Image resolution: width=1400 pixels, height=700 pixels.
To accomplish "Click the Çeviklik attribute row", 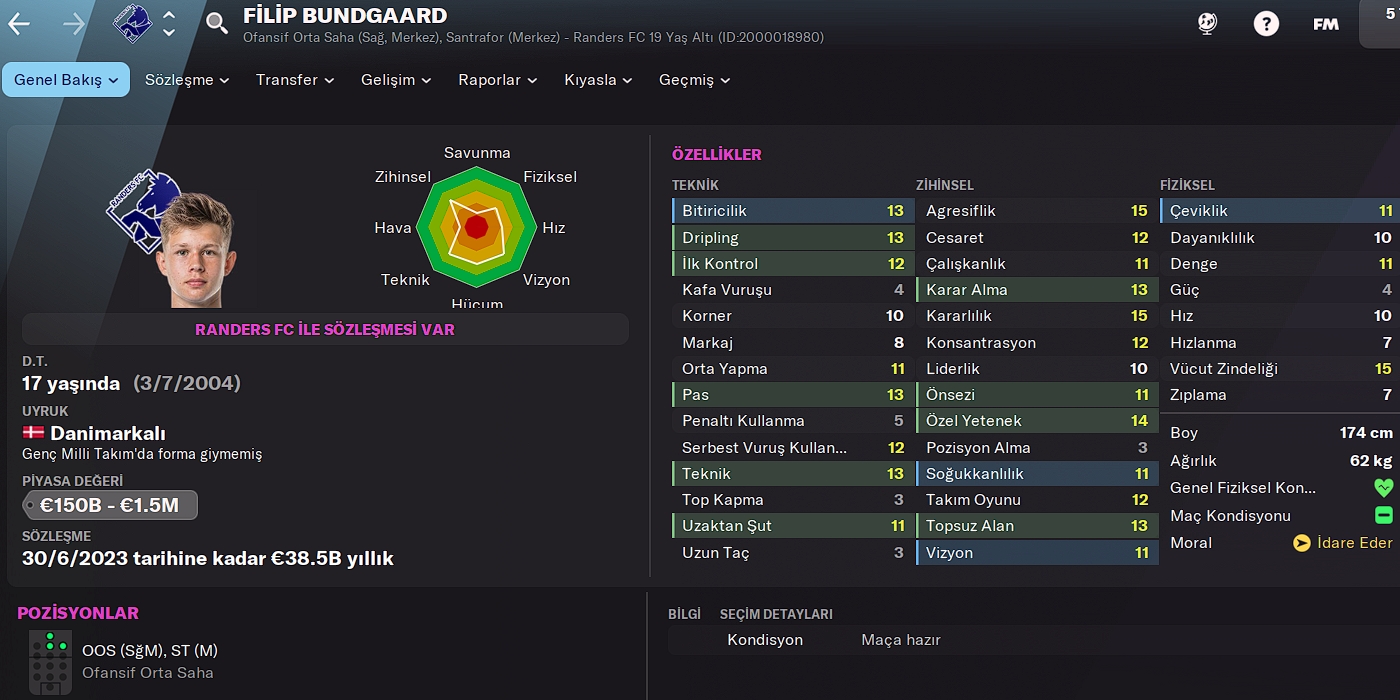I will pyautogui.click(x=1280, y=211).
